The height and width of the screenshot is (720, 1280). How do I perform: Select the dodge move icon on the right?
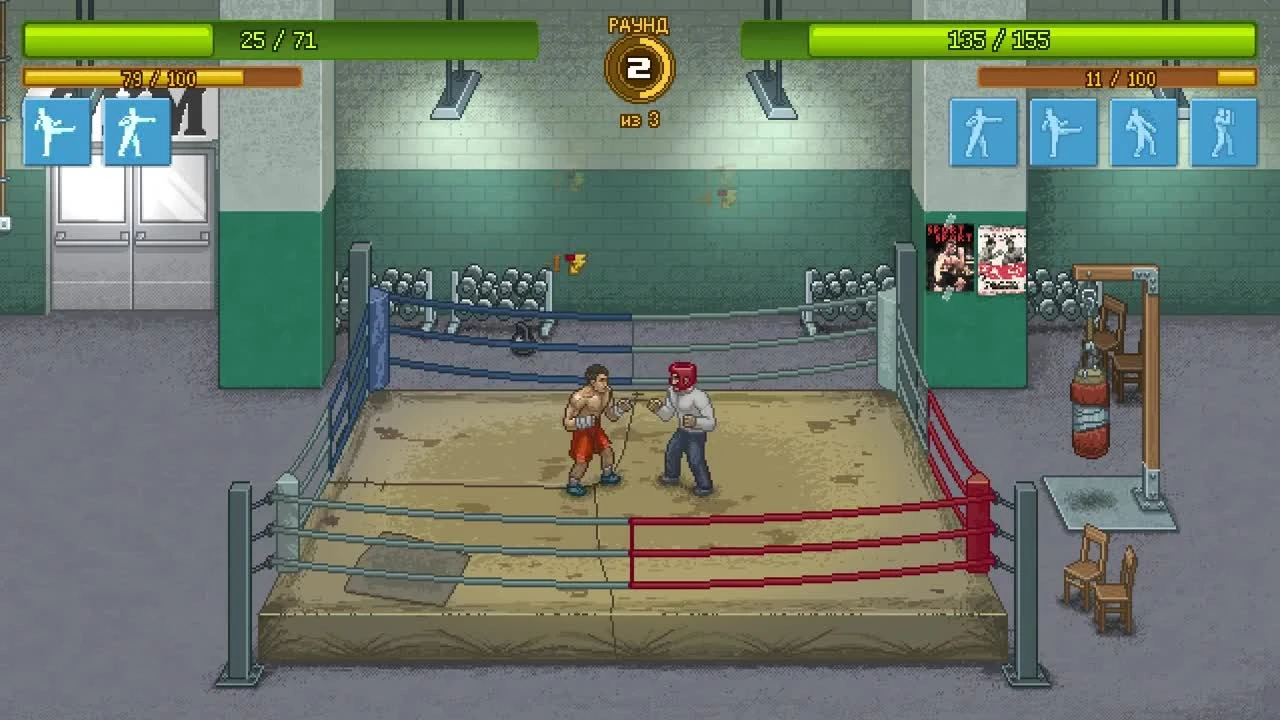click(x=1143, y=133)
